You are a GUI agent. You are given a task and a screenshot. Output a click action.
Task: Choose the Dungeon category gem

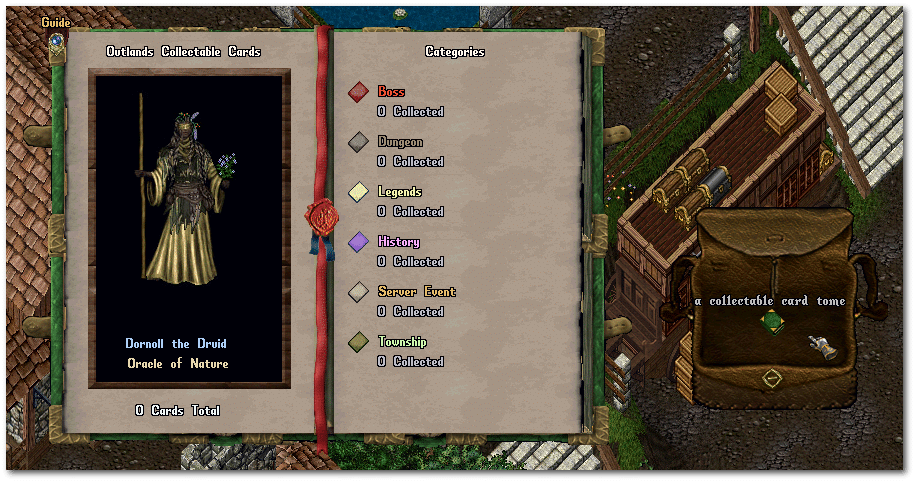click(359, 142)
